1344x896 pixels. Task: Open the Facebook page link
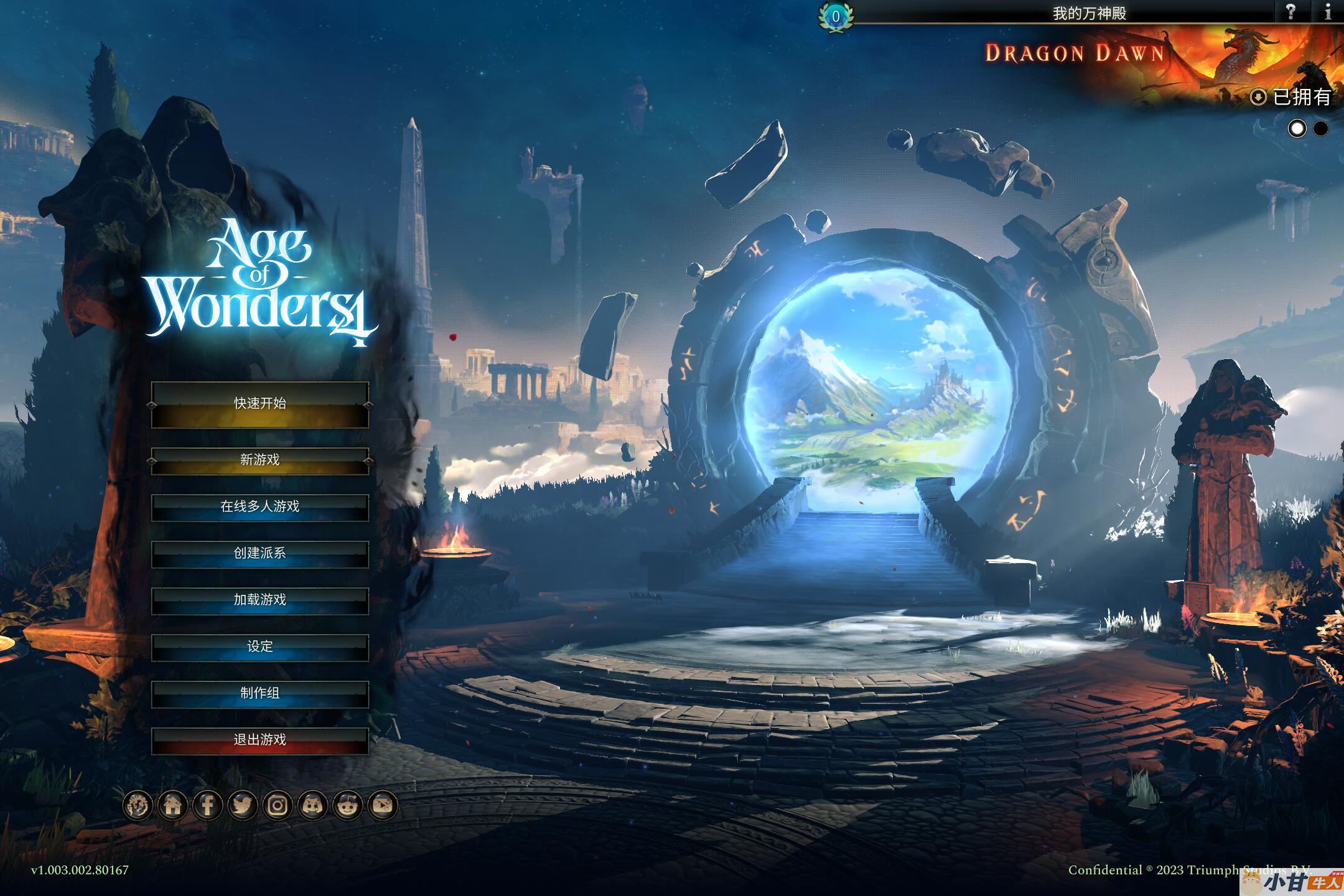click(x=208, y=806)
